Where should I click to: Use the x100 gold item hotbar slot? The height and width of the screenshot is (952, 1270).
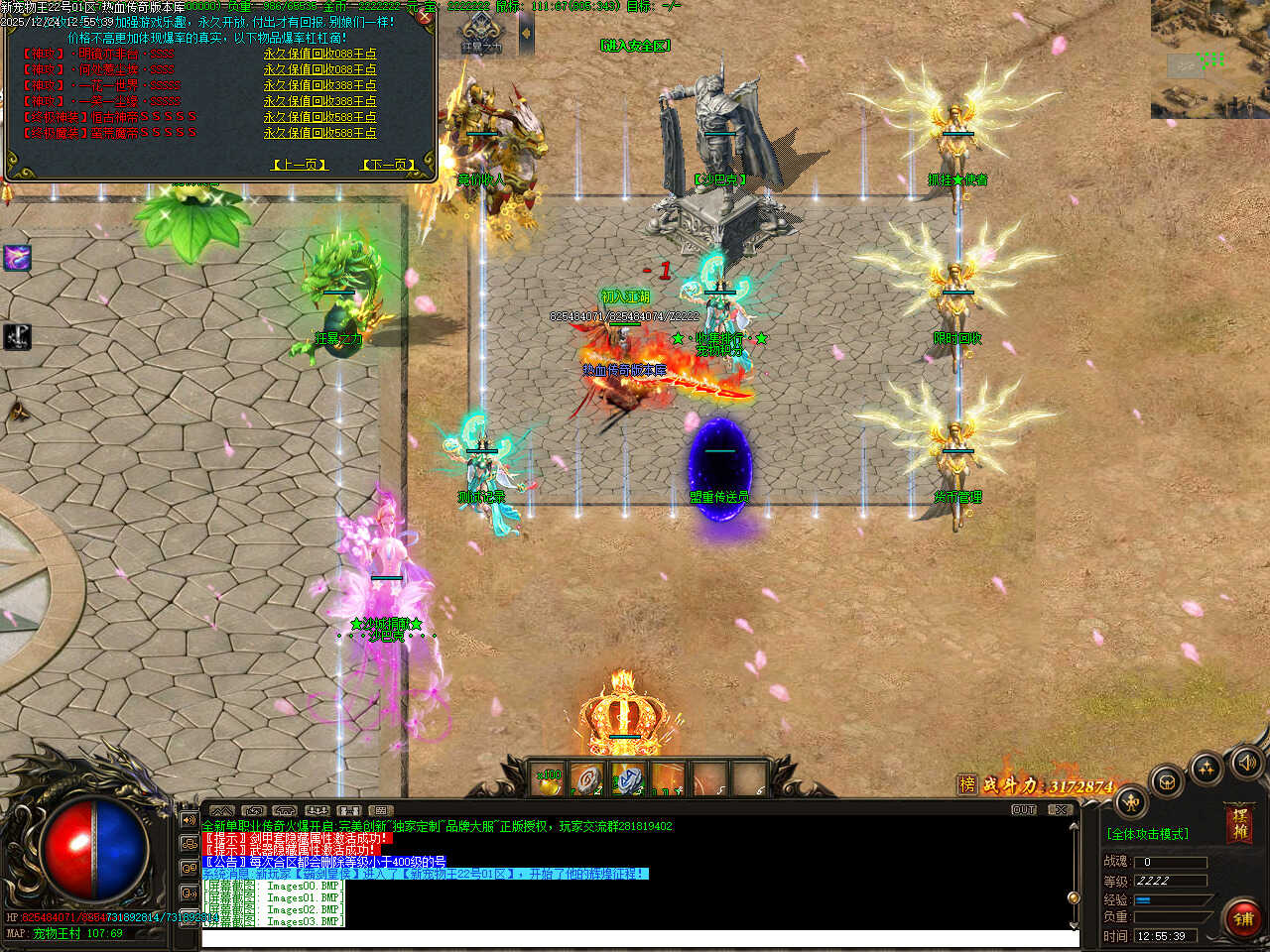click(x=549, y=779)
